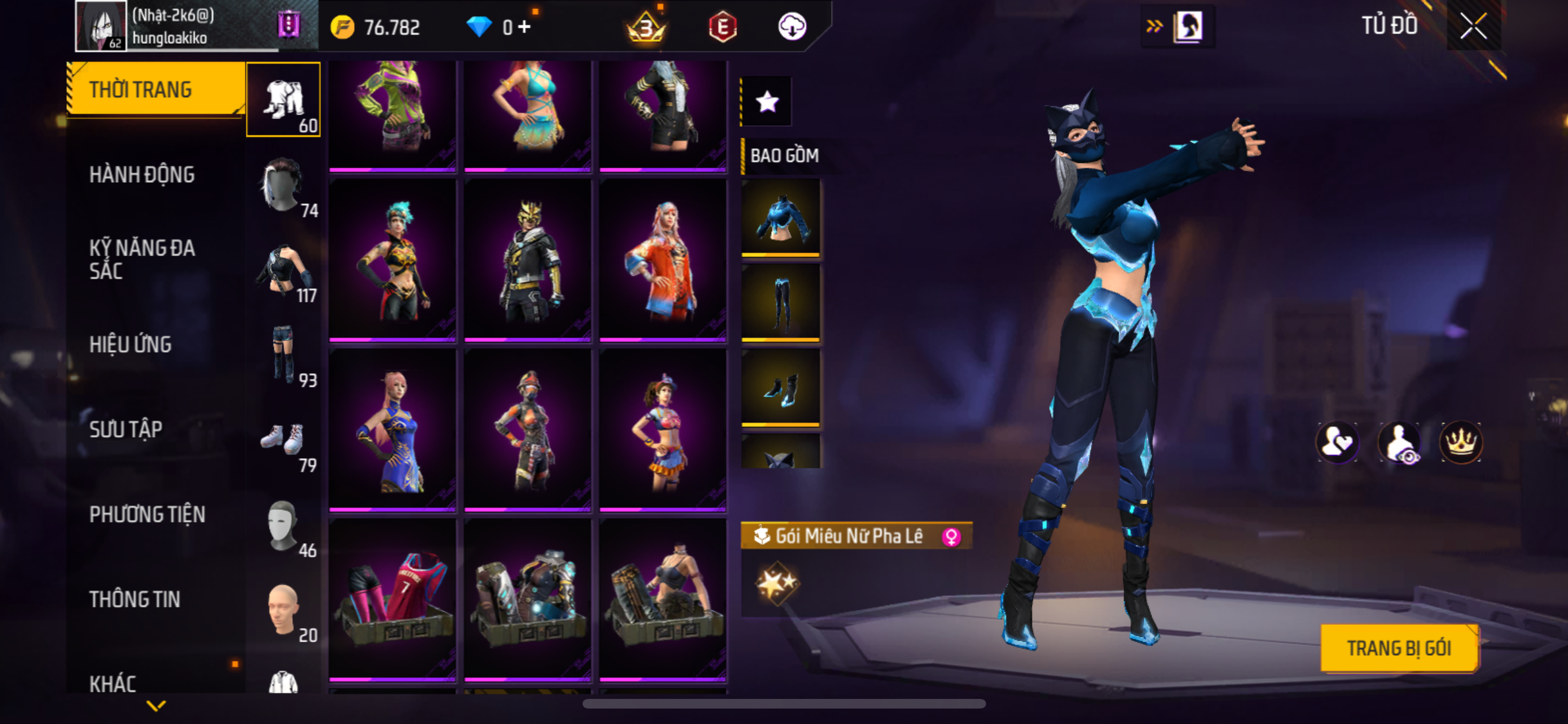Choose the gold masked black outfit
The image size is (1568, 724).
click(527, 260)
